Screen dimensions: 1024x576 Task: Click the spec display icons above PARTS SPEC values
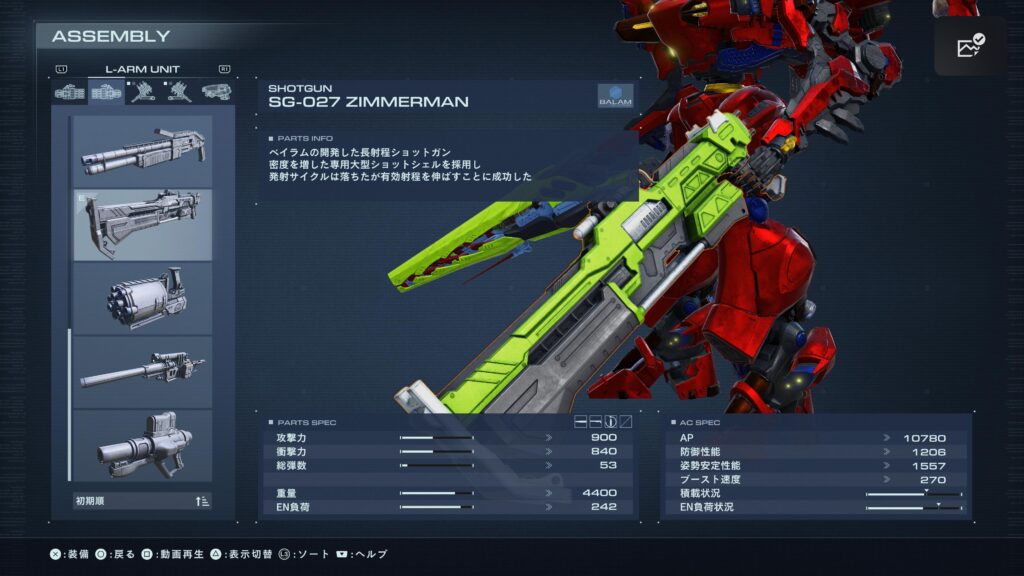point(604,422)
